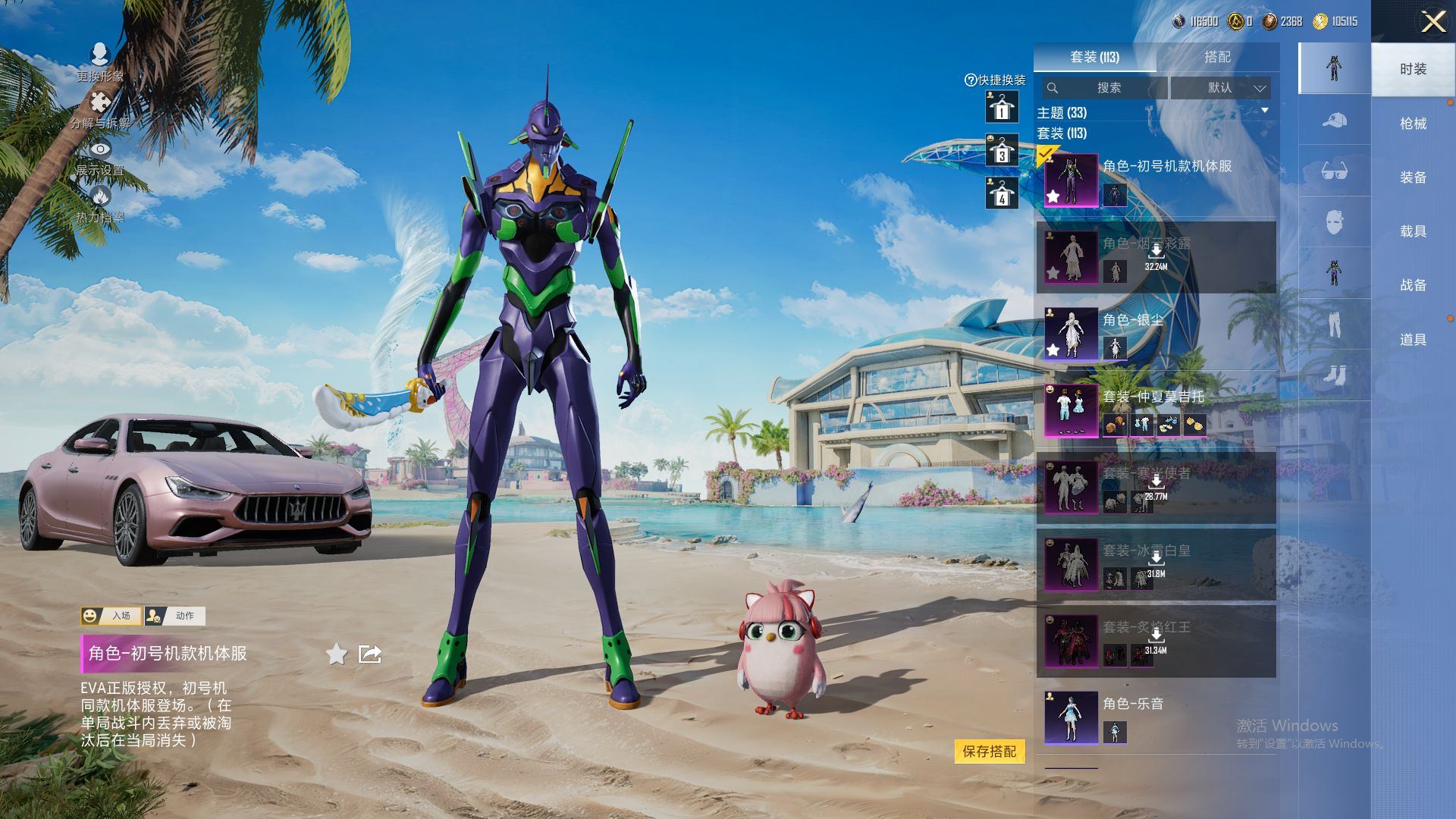Close the wardrobe screen with the X
The width and height of the screenshot is (1456, 819).
click(1432, 21)
